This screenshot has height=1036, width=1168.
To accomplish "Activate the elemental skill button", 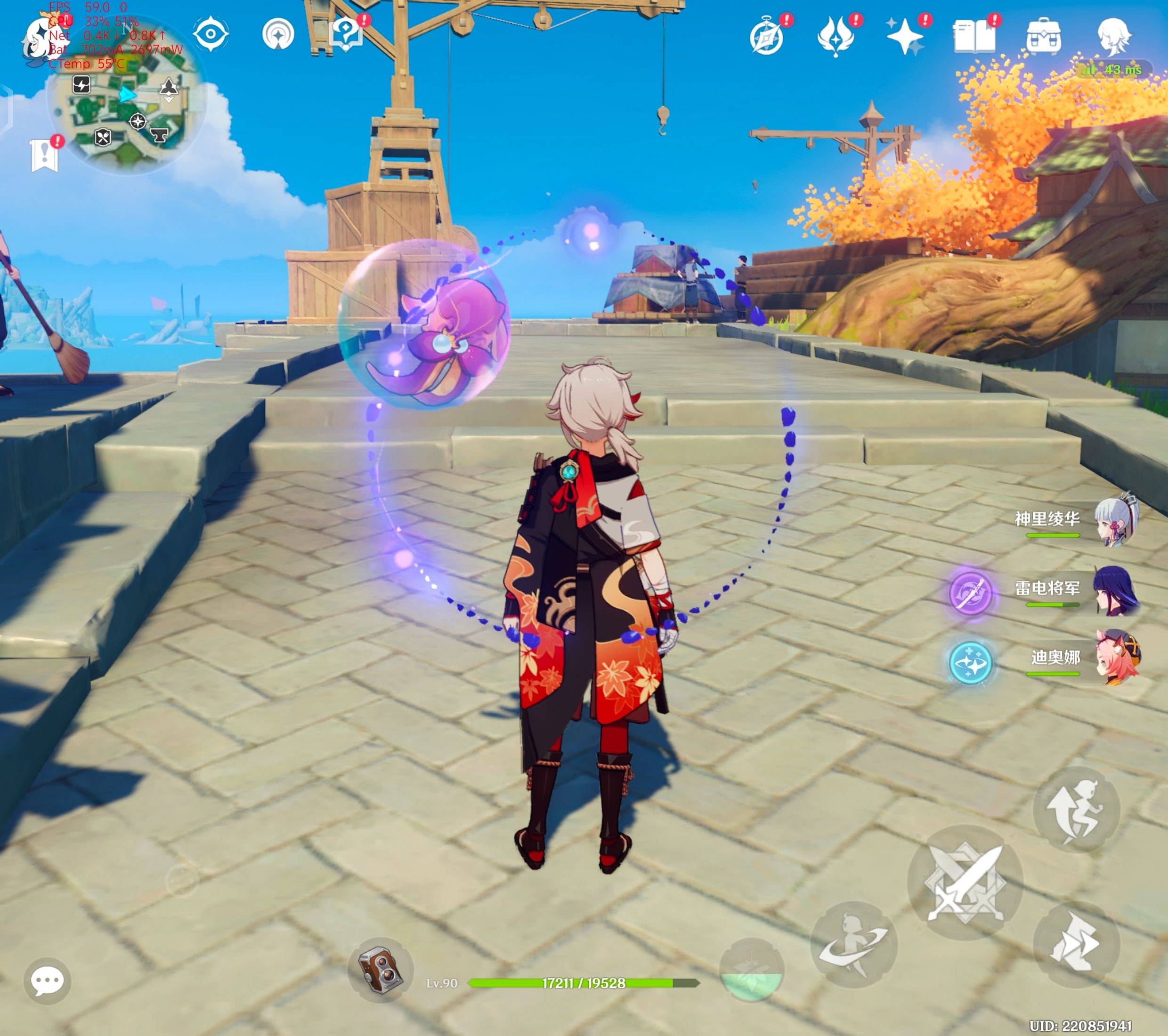I will click(x=854, y=946).
